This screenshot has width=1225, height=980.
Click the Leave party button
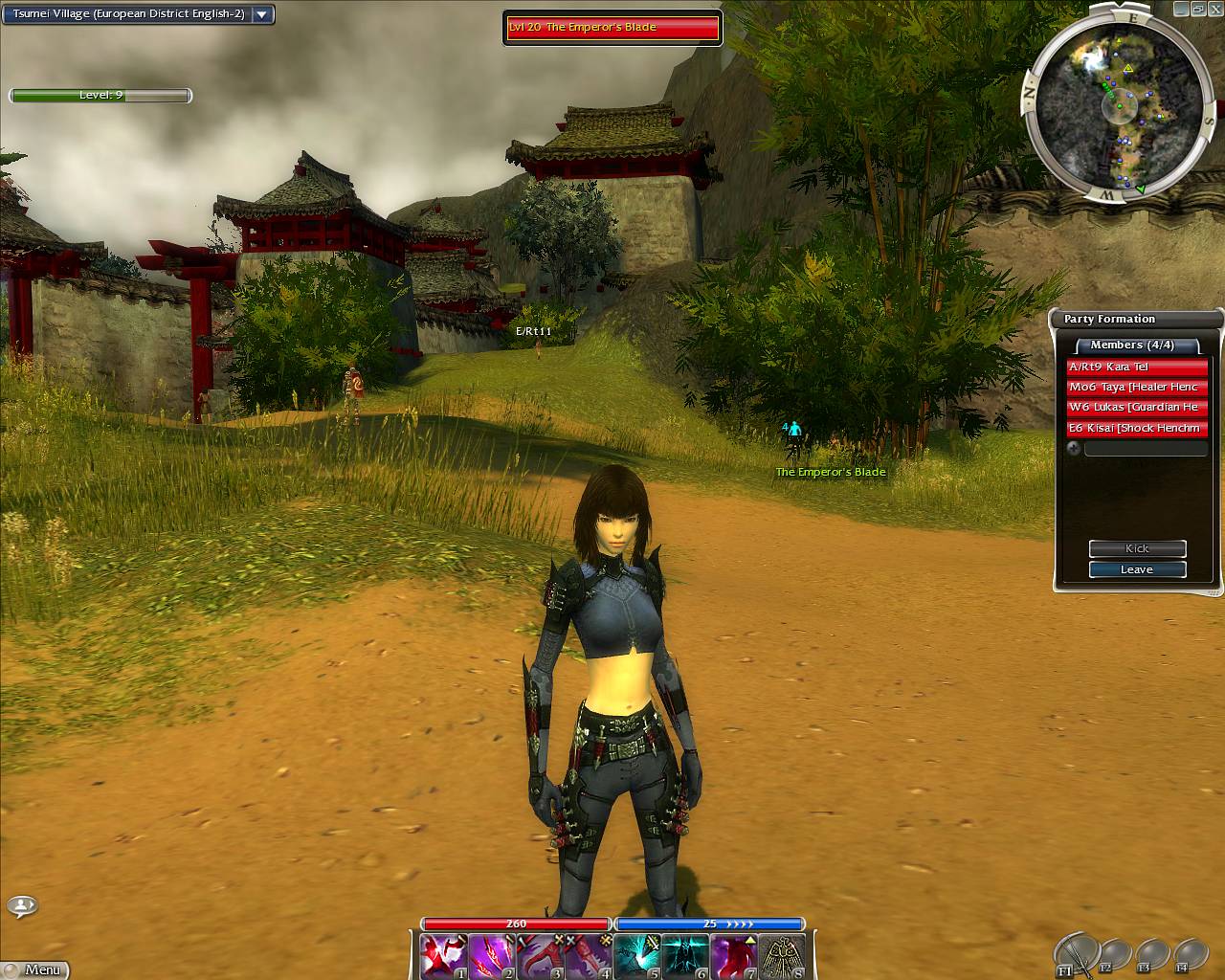pos(1137,569)
